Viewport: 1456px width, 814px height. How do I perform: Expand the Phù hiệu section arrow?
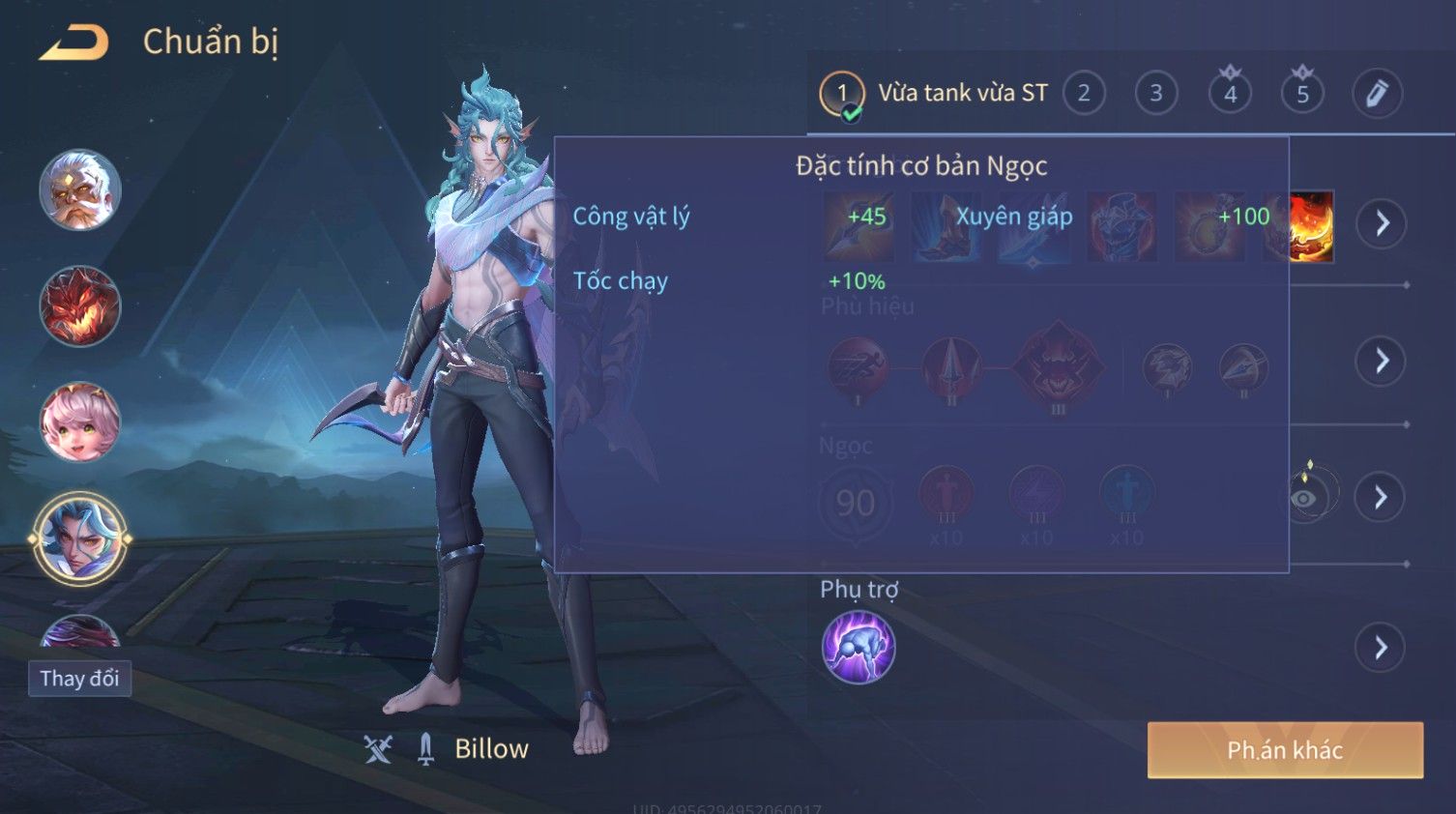(1382, 362)
